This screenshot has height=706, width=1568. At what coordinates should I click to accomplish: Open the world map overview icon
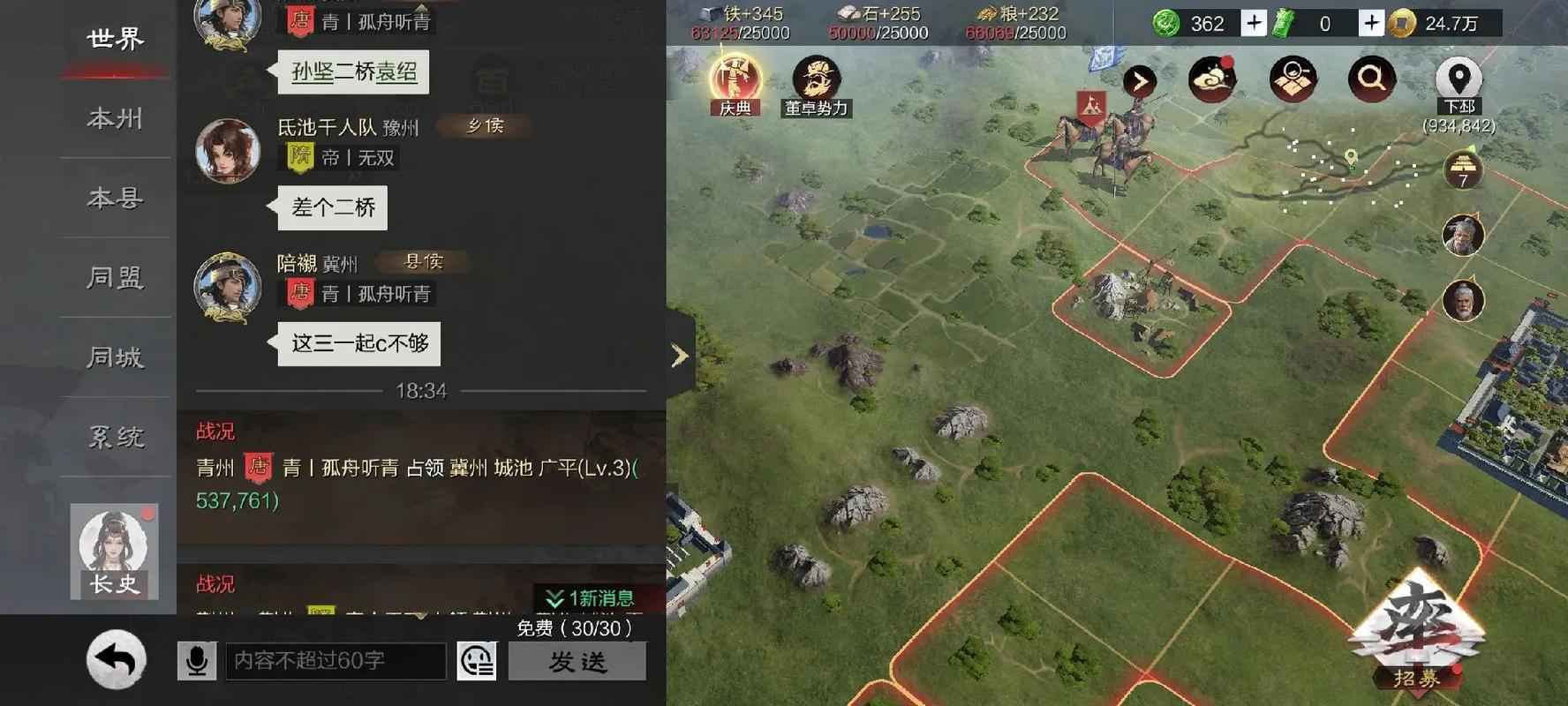pos(1292,79)
